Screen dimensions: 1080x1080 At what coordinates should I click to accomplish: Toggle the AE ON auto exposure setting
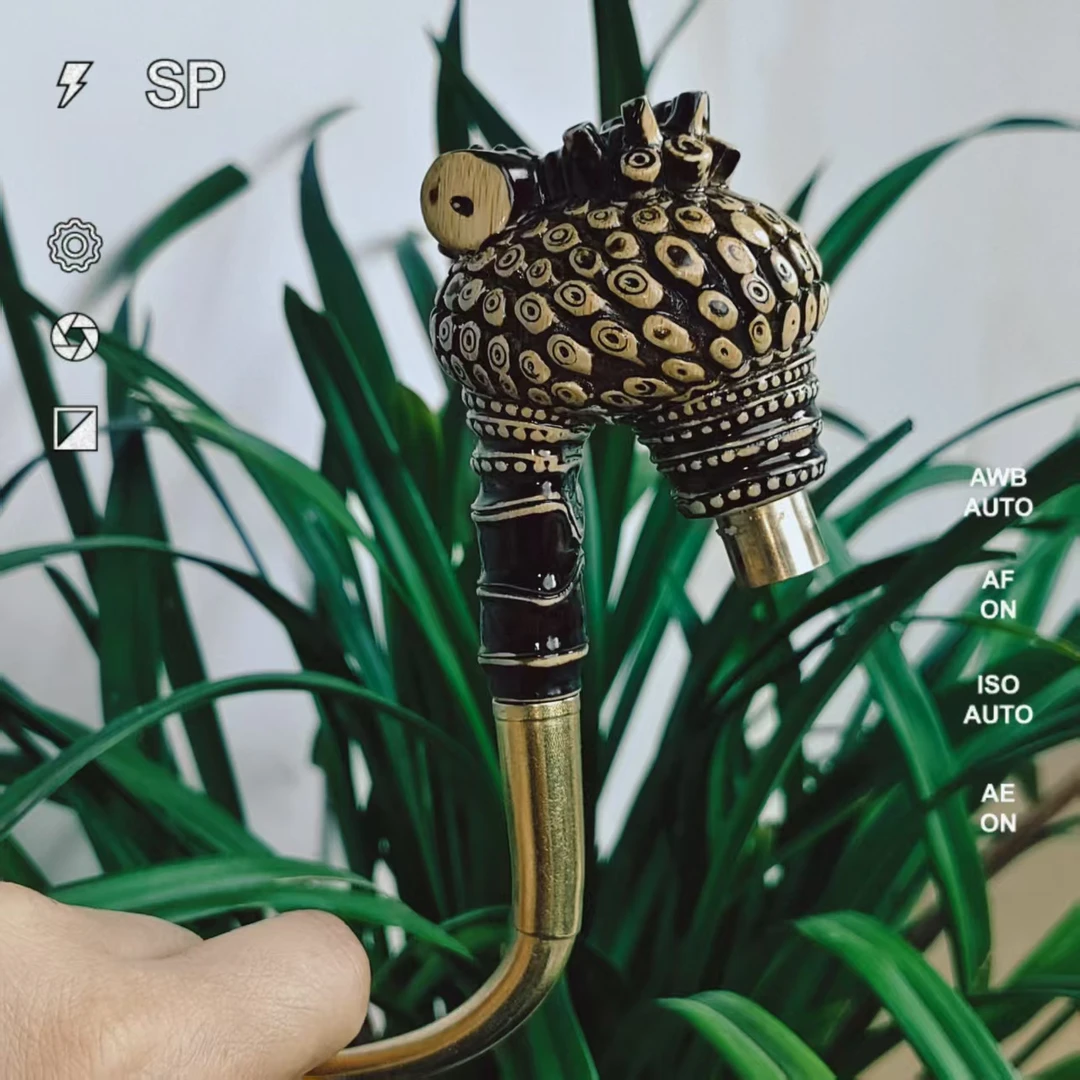point(998,808)
